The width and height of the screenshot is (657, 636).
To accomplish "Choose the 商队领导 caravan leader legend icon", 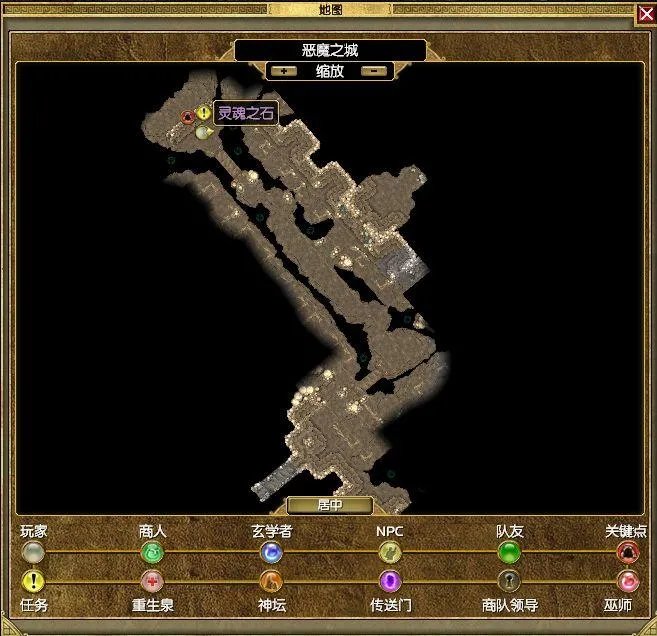I will (x=509, y=581).
